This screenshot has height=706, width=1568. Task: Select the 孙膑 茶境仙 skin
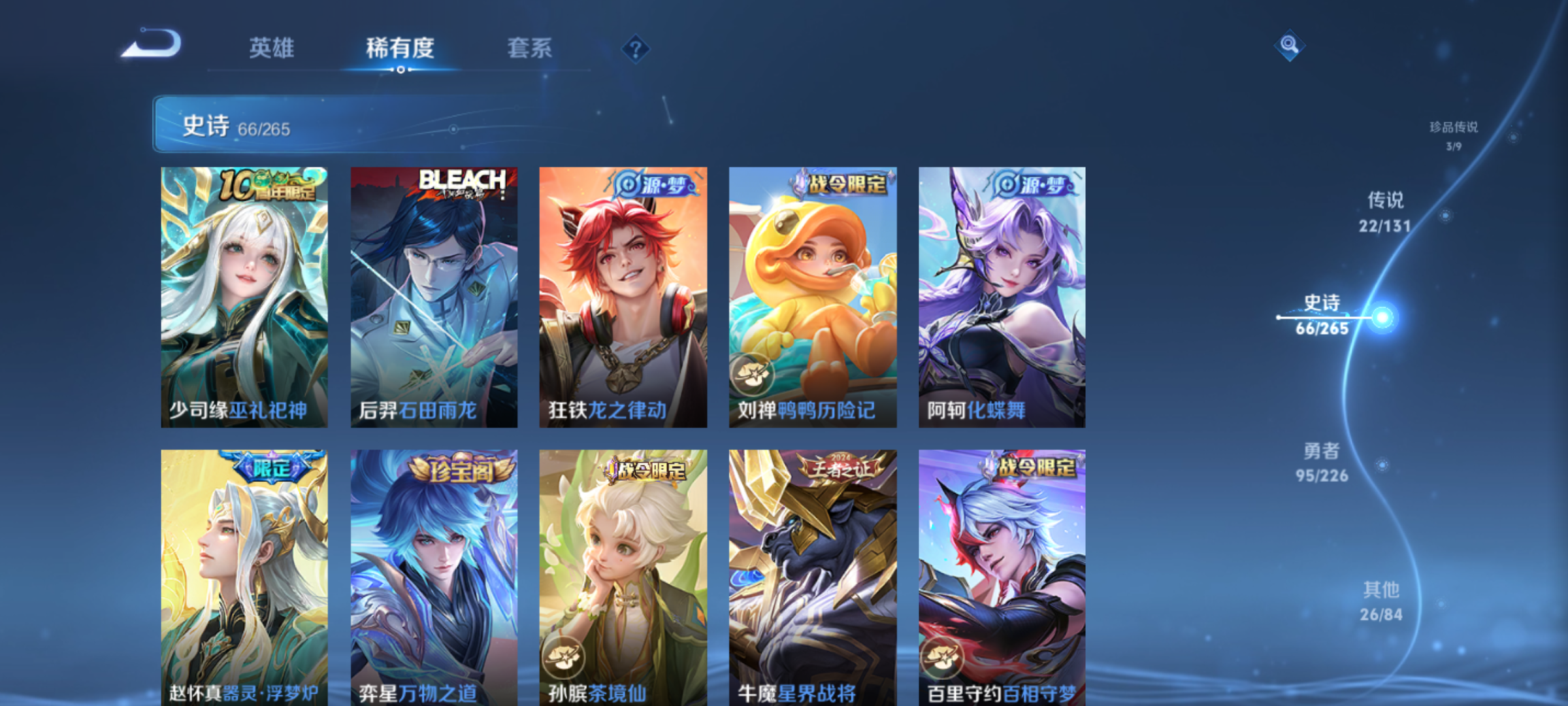(x=623, y=577)
